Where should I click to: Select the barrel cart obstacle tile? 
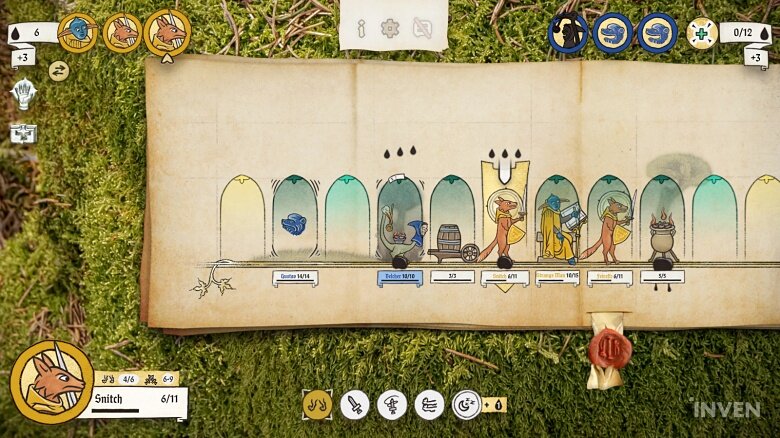452,243
